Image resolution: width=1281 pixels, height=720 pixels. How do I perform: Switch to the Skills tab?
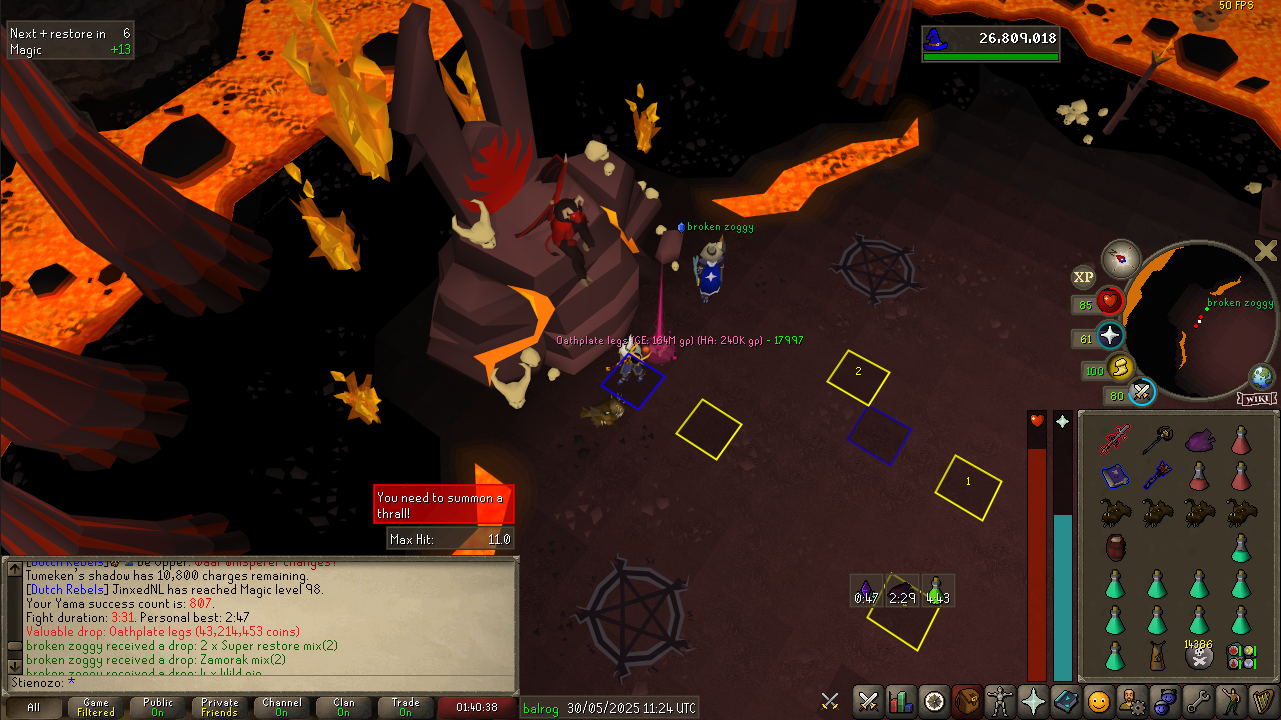pyautogui.click(x=901, y=701)
